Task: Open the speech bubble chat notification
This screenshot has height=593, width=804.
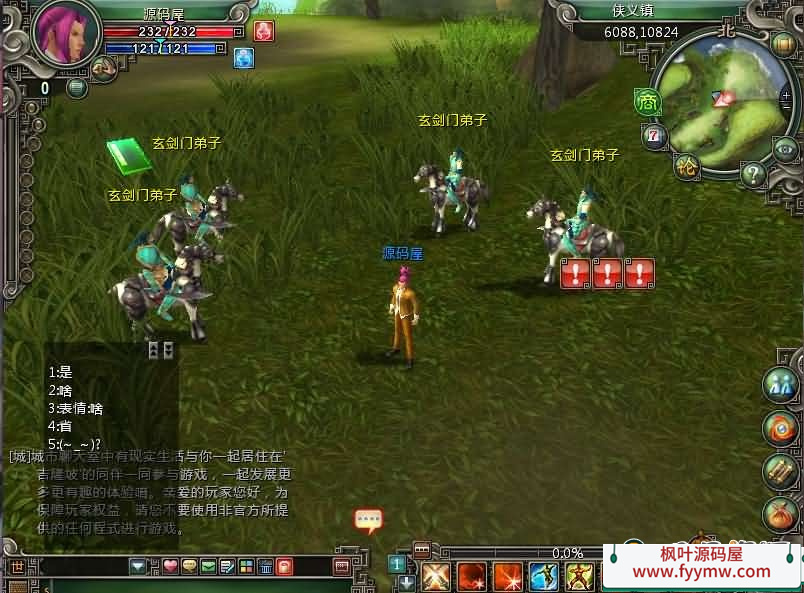Action: click(368, 520)
